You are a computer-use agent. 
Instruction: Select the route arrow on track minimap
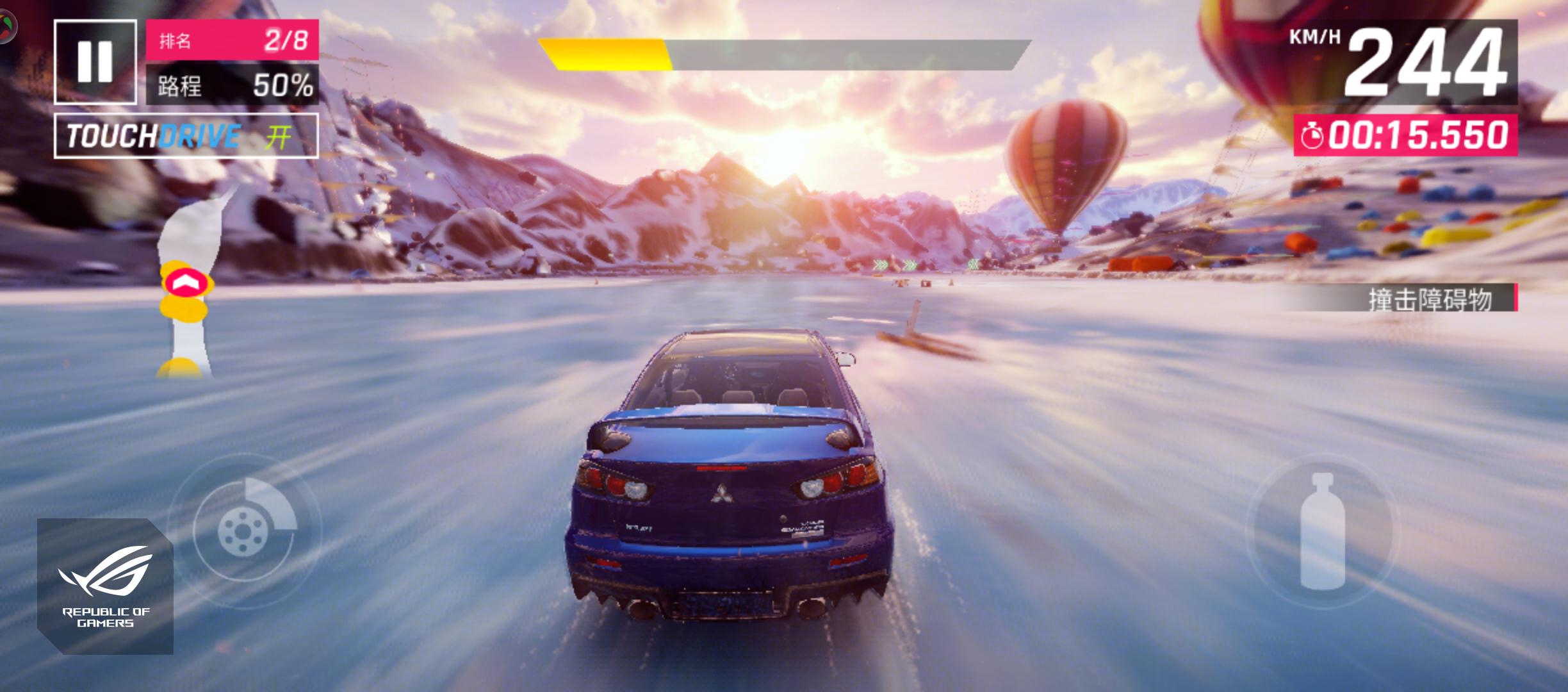click(188, 282)
